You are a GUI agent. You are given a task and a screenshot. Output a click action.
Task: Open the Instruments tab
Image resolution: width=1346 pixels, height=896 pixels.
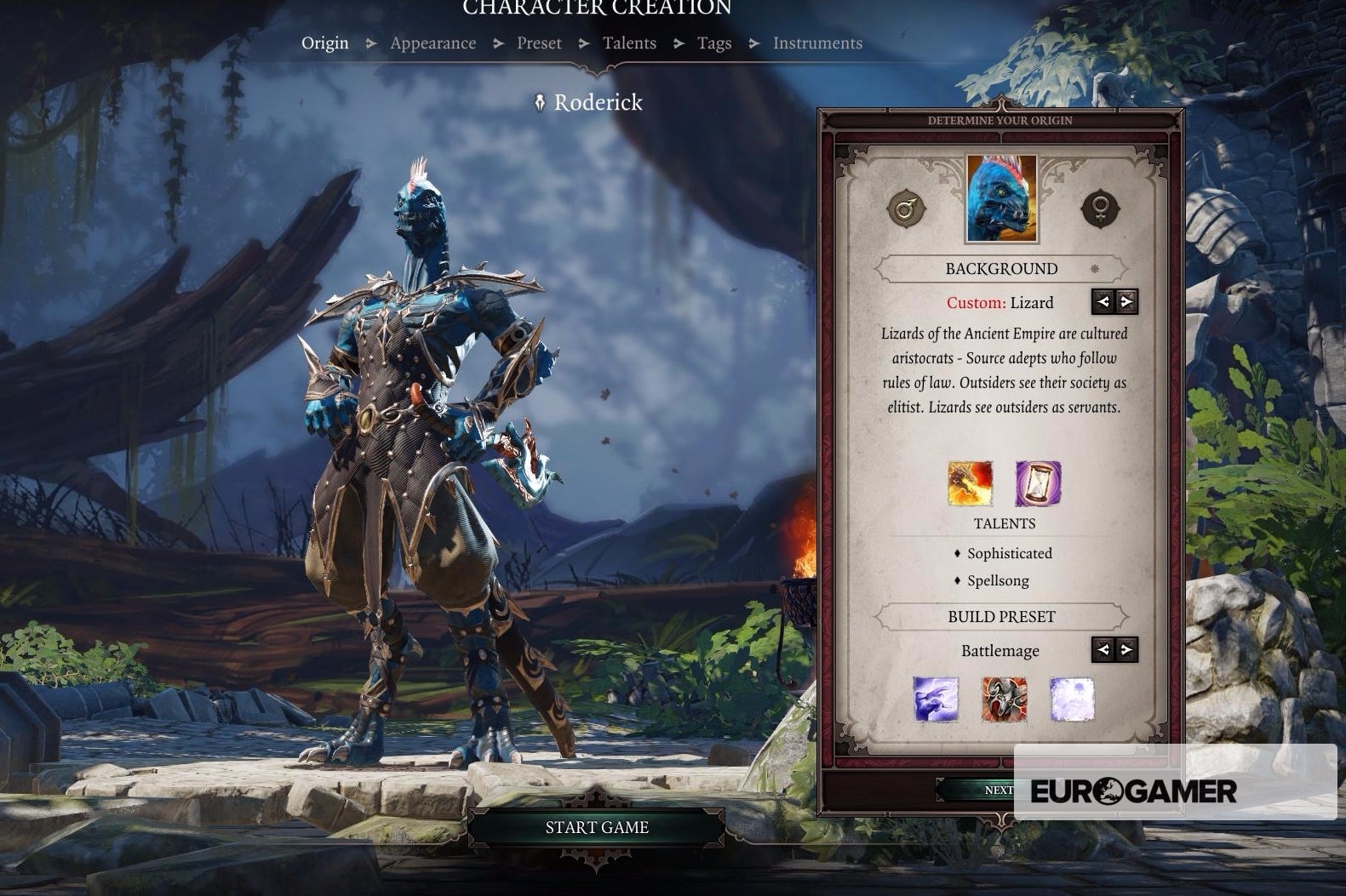tap(818, 43)
